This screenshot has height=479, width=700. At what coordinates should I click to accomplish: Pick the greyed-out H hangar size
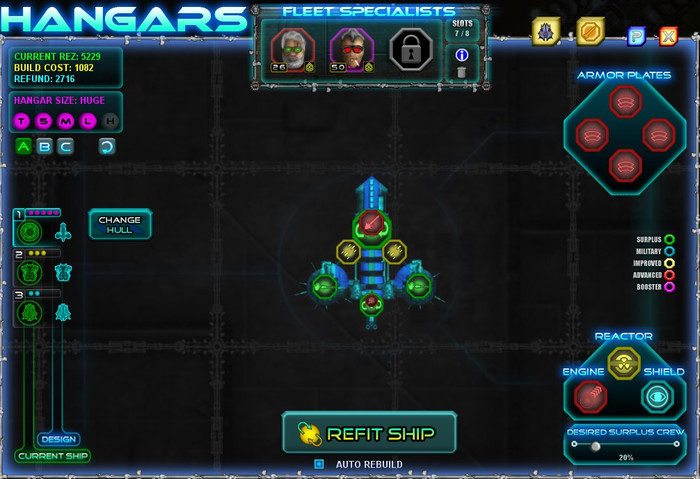click(x=110, y=121)
